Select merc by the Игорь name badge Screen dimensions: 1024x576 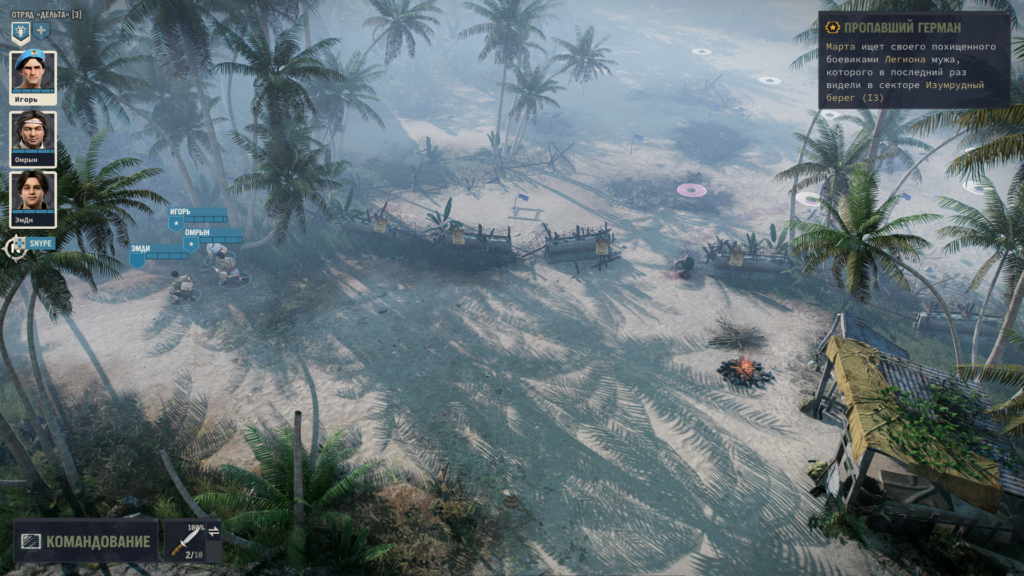click(197, 213)
